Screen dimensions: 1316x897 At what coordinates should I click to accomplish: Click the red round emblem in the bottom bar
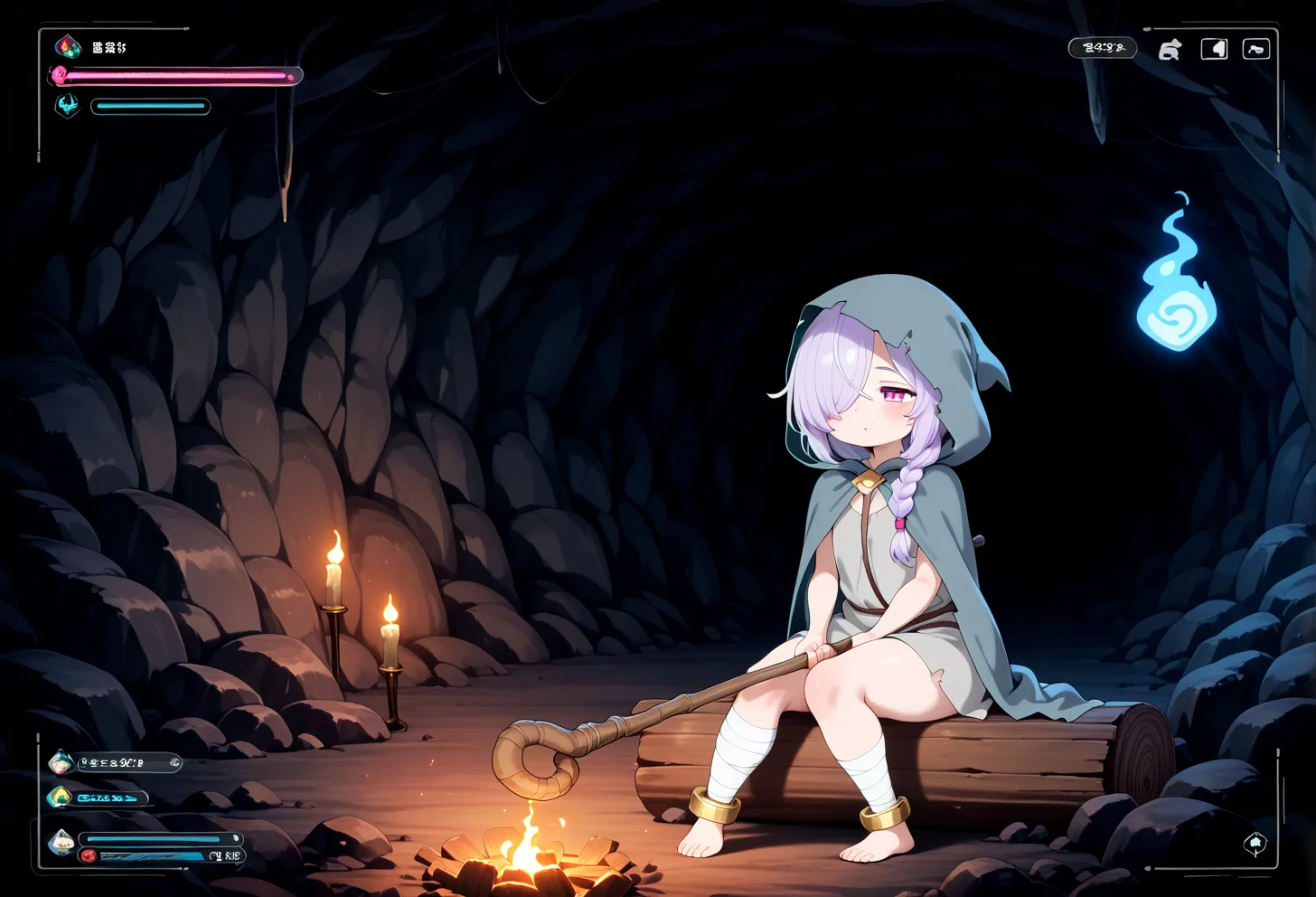88,855
